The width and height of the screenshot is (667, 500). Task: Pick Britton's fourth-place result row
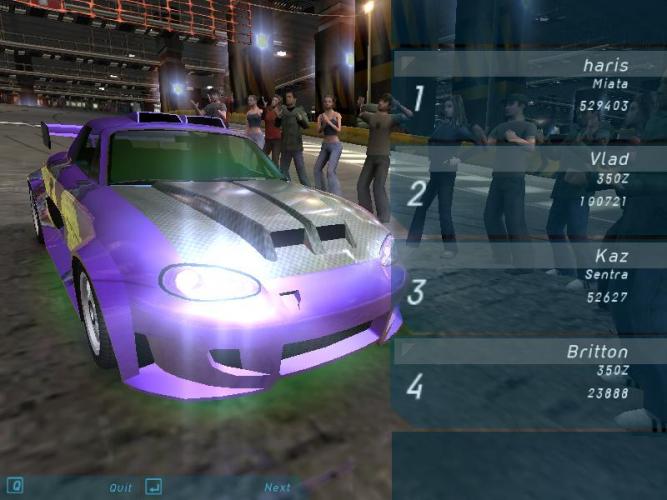point(528,373)
